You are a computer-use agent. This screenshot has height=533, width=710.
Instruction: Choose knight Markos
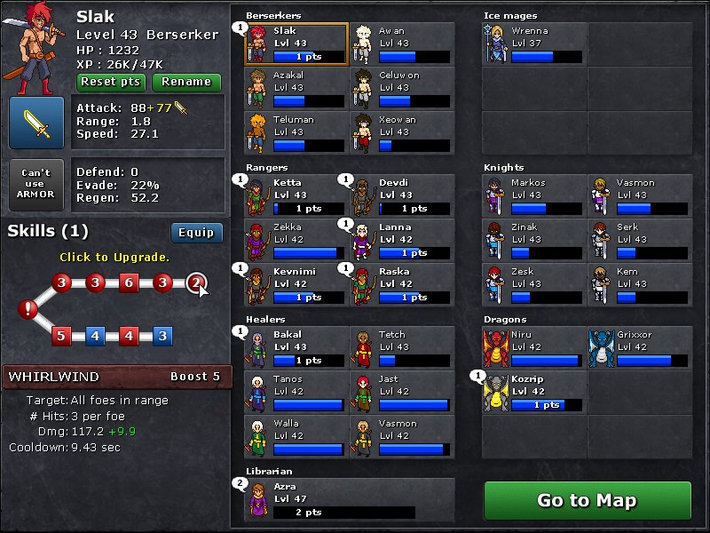click(x=534, y=196)
